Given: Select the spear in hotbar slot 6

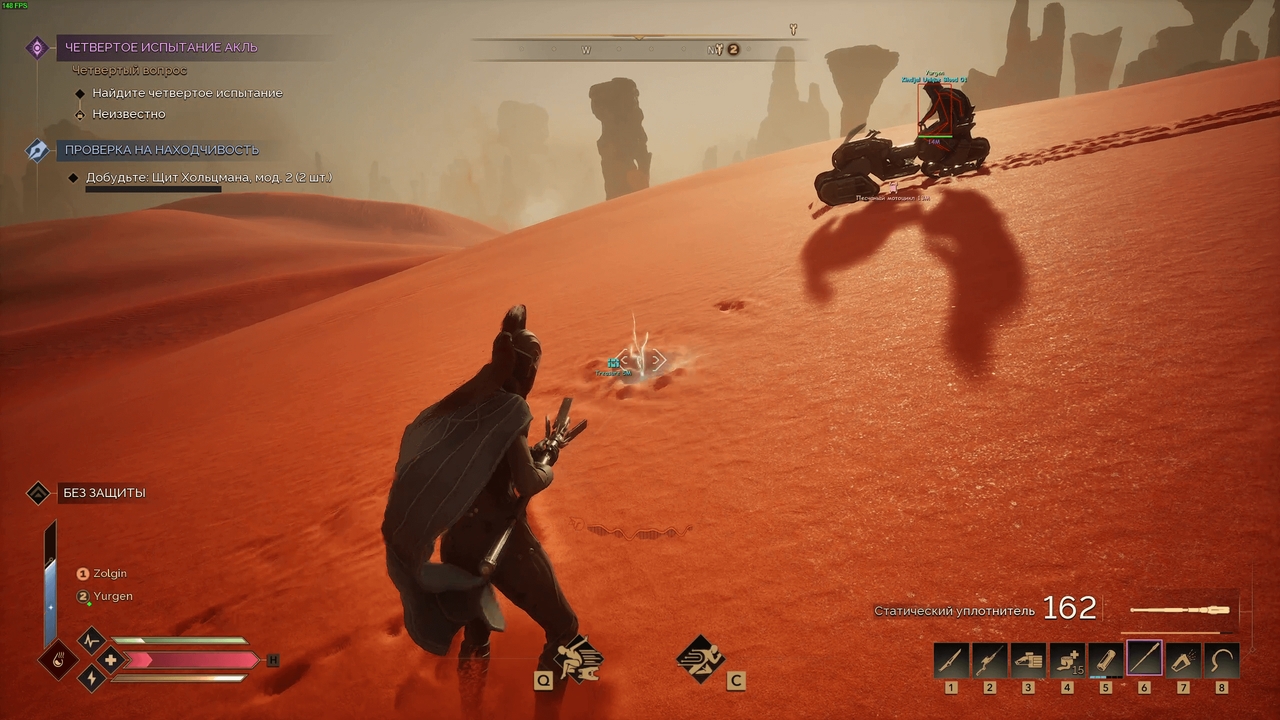Looking at the screenshot, I should [1144, 657].
